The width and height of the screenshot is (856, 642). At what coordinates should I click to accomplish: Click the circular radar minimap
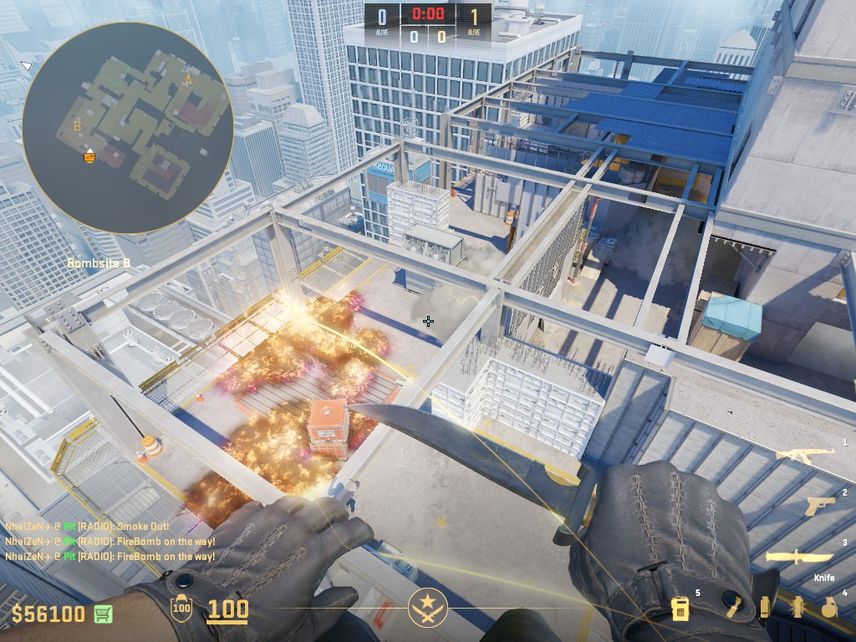click(x=127, y=128)
